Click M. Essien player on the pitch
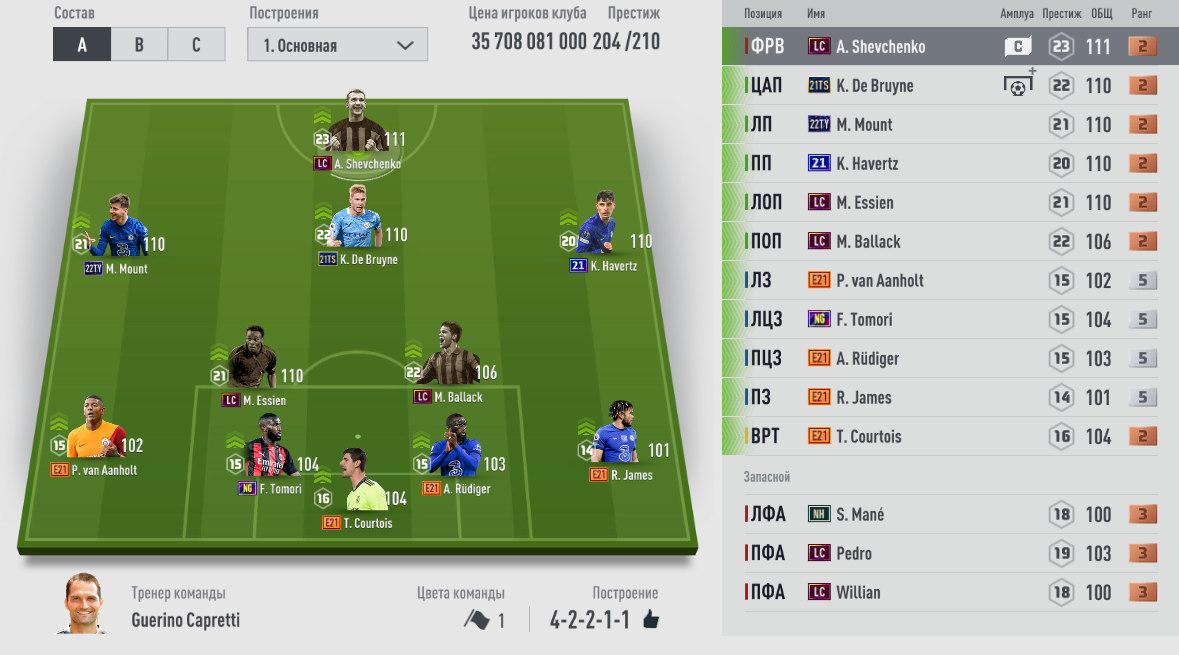This screenshot has width=1179, height=655. click(252, 367)
